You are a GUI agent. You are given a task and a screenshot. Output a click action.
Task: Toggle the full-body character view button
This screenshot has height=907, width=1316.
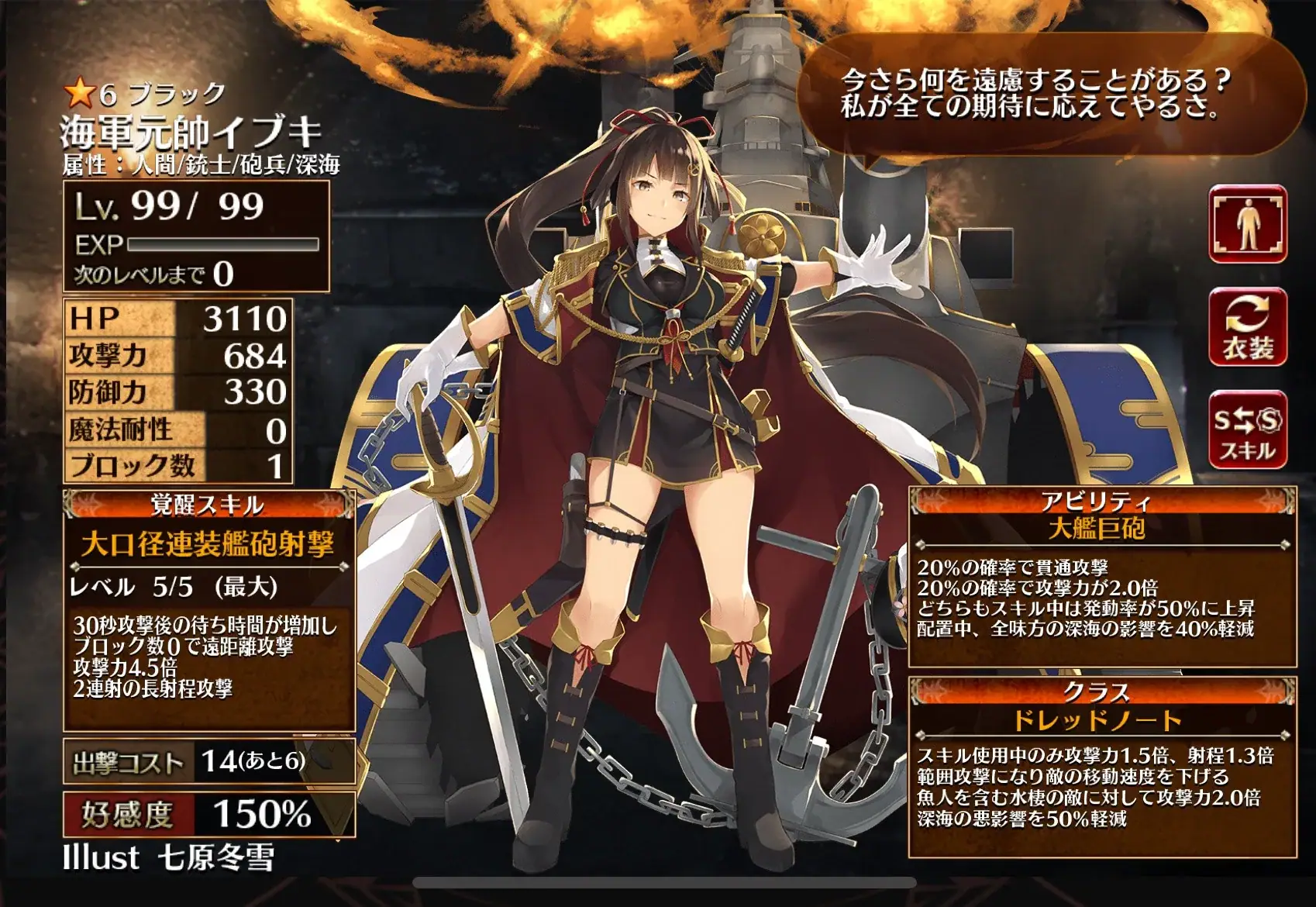1247,224
